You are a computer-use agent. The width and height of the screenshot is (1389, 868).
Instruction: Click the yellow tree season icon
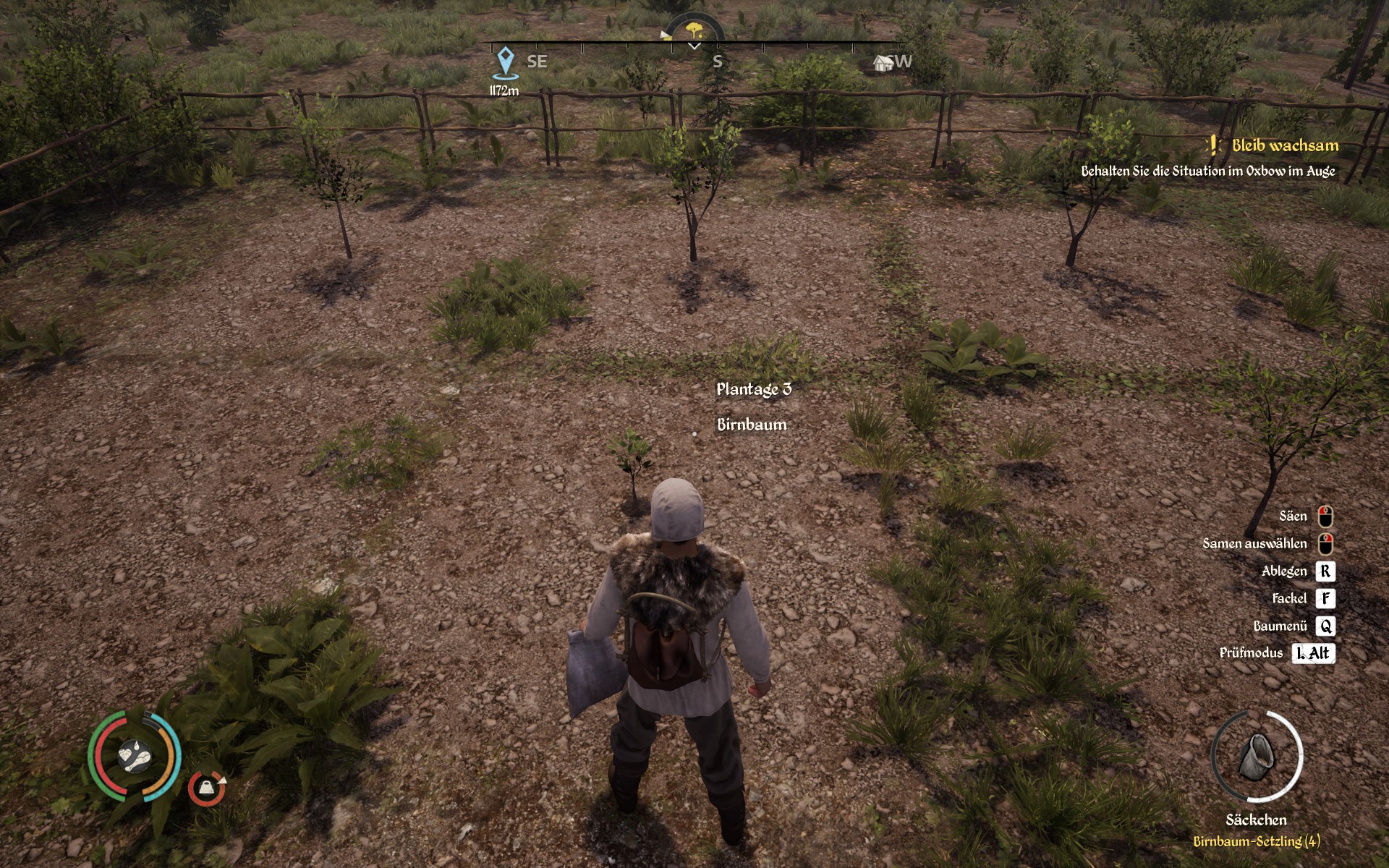pyautogui.click(x=694, y=30)
